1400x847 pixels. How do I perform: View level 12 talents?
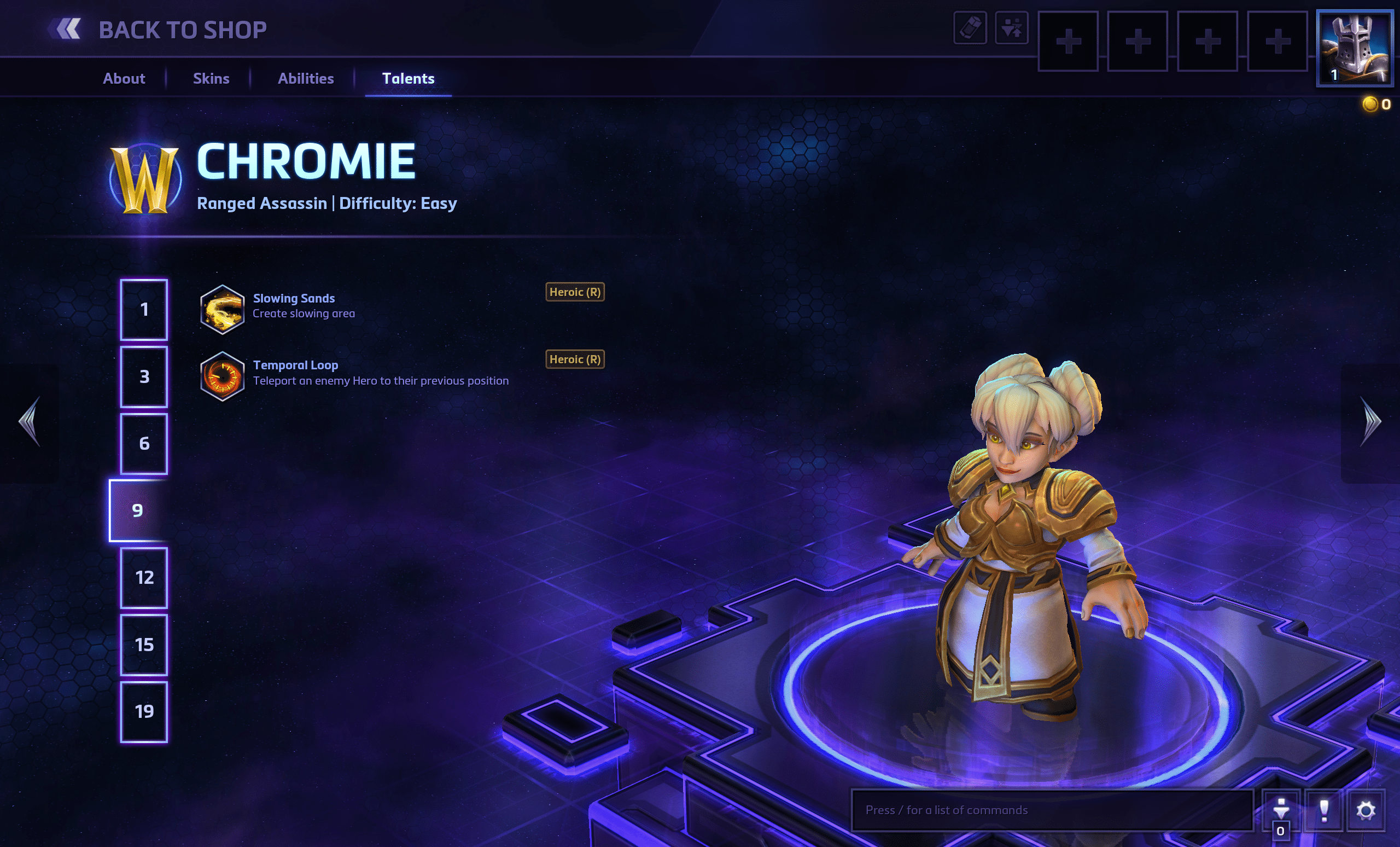tap(144, 578)
